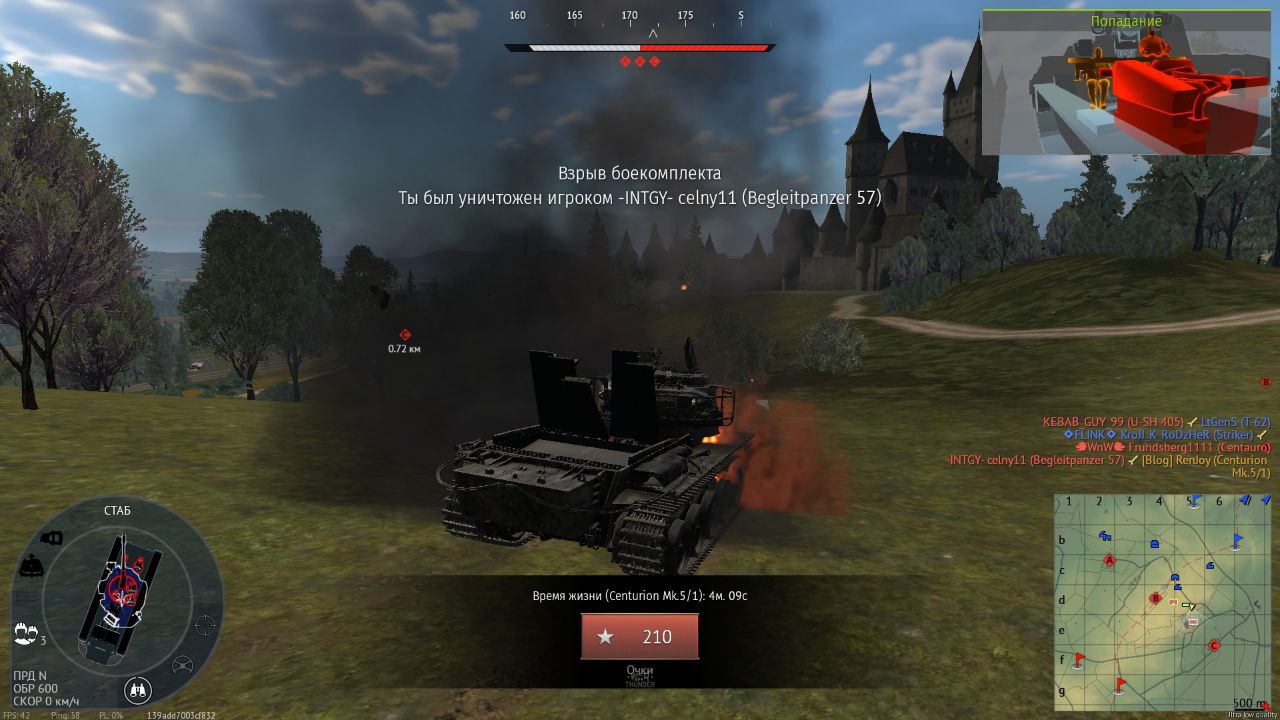1280x720 pixels.
Task: Activate the binoculars icon
Action: [138, 689]
